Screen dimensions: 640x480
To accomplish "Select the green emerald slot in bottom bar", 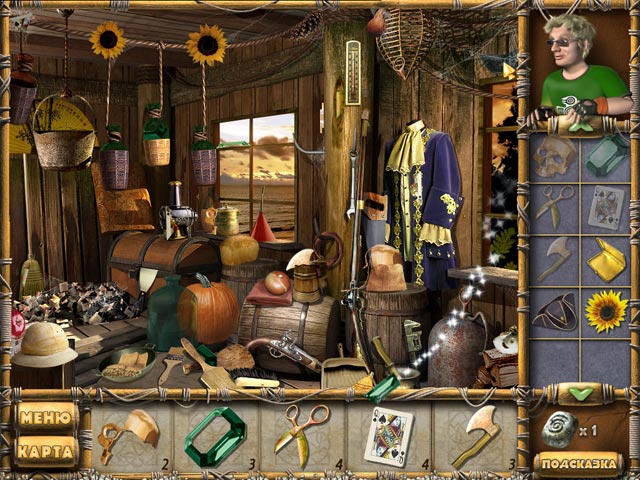I will point(213,436).
